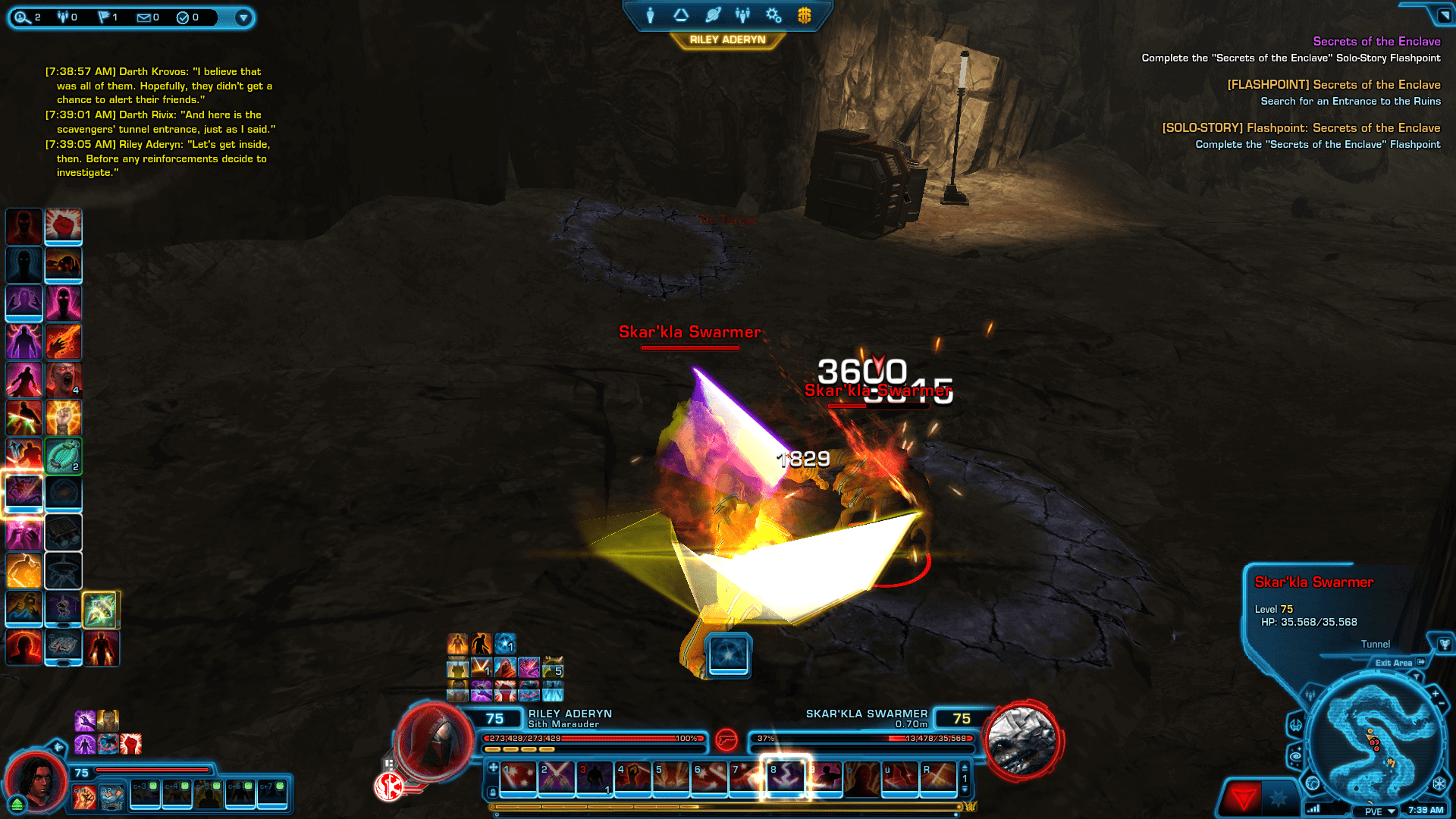Toggle the minimap filter funnel icon

pos(1417,677)
